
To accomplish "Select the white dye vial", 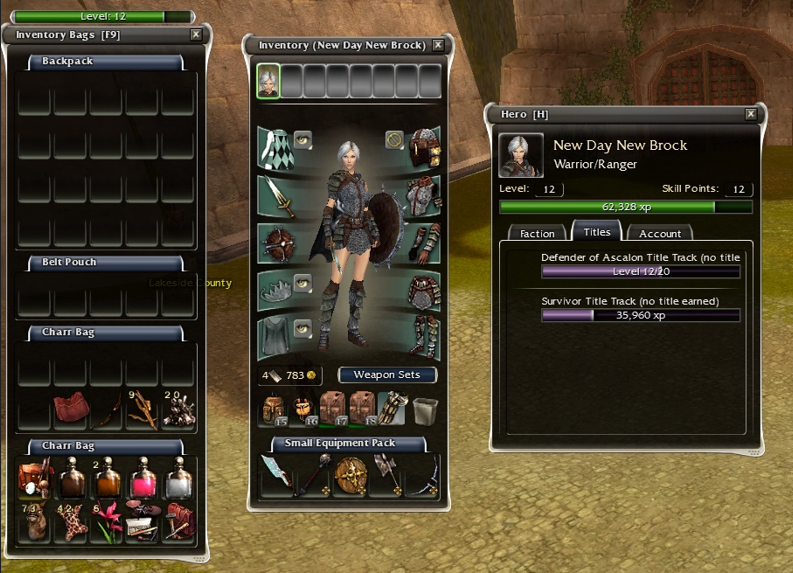I will point(178,477).
